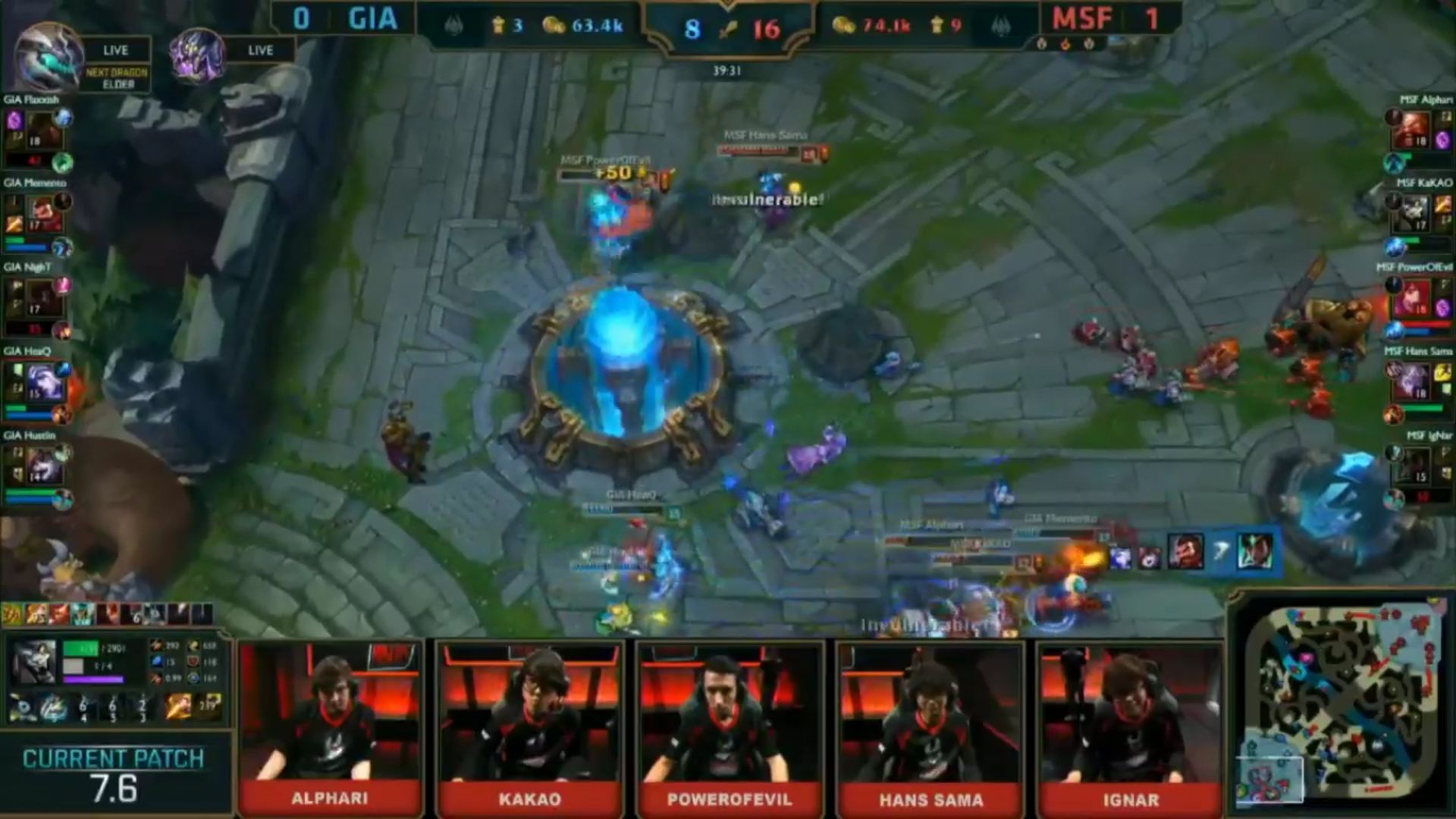Select GIA Flaxxish's champion portrait
This screenshot has width=1456, height=819.
click(x=43, y=130)
